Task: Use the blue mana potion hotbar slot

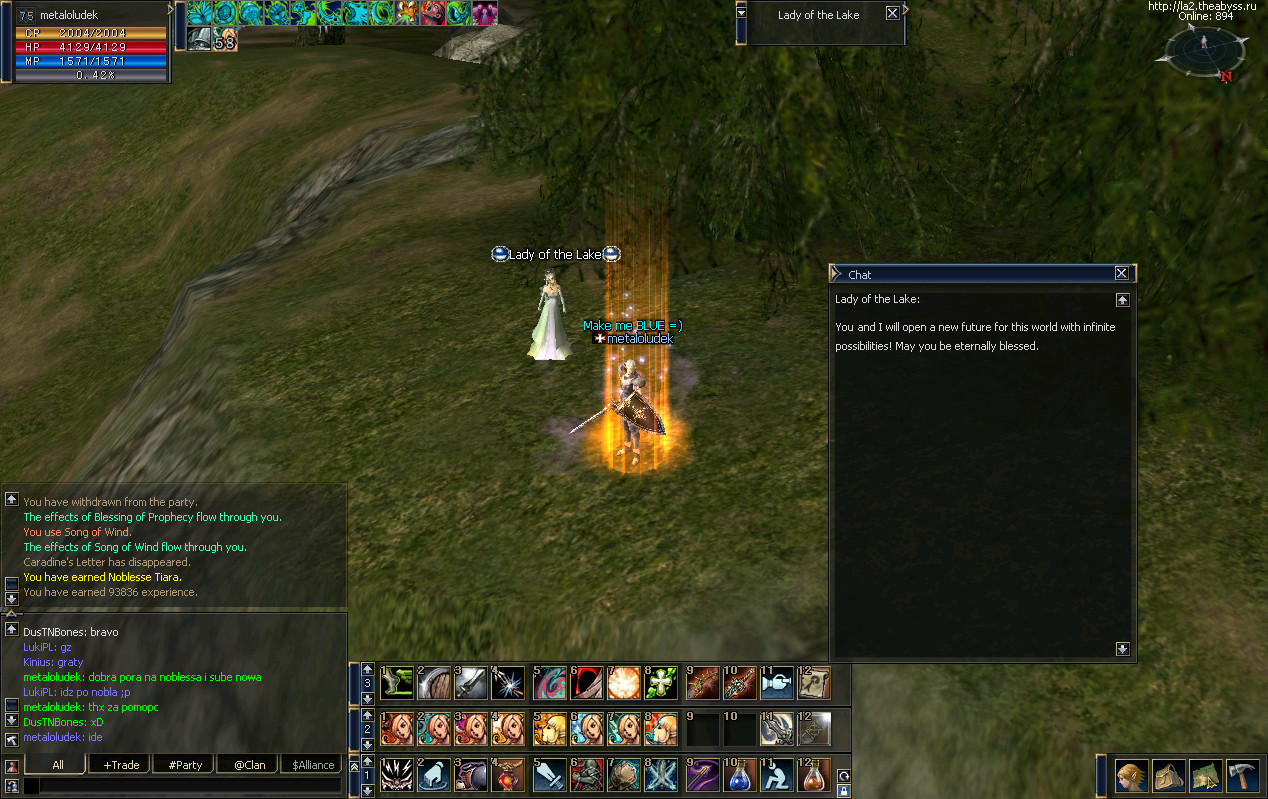Action: pyautogui.click(x=741, y=775)
